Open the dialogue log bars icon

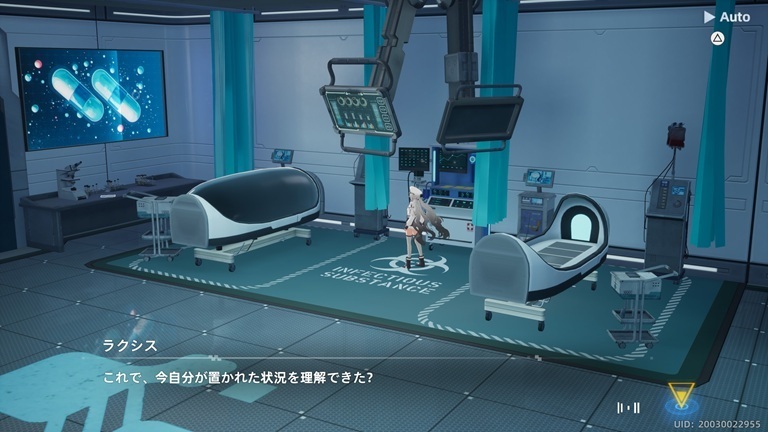click(629, 407)
